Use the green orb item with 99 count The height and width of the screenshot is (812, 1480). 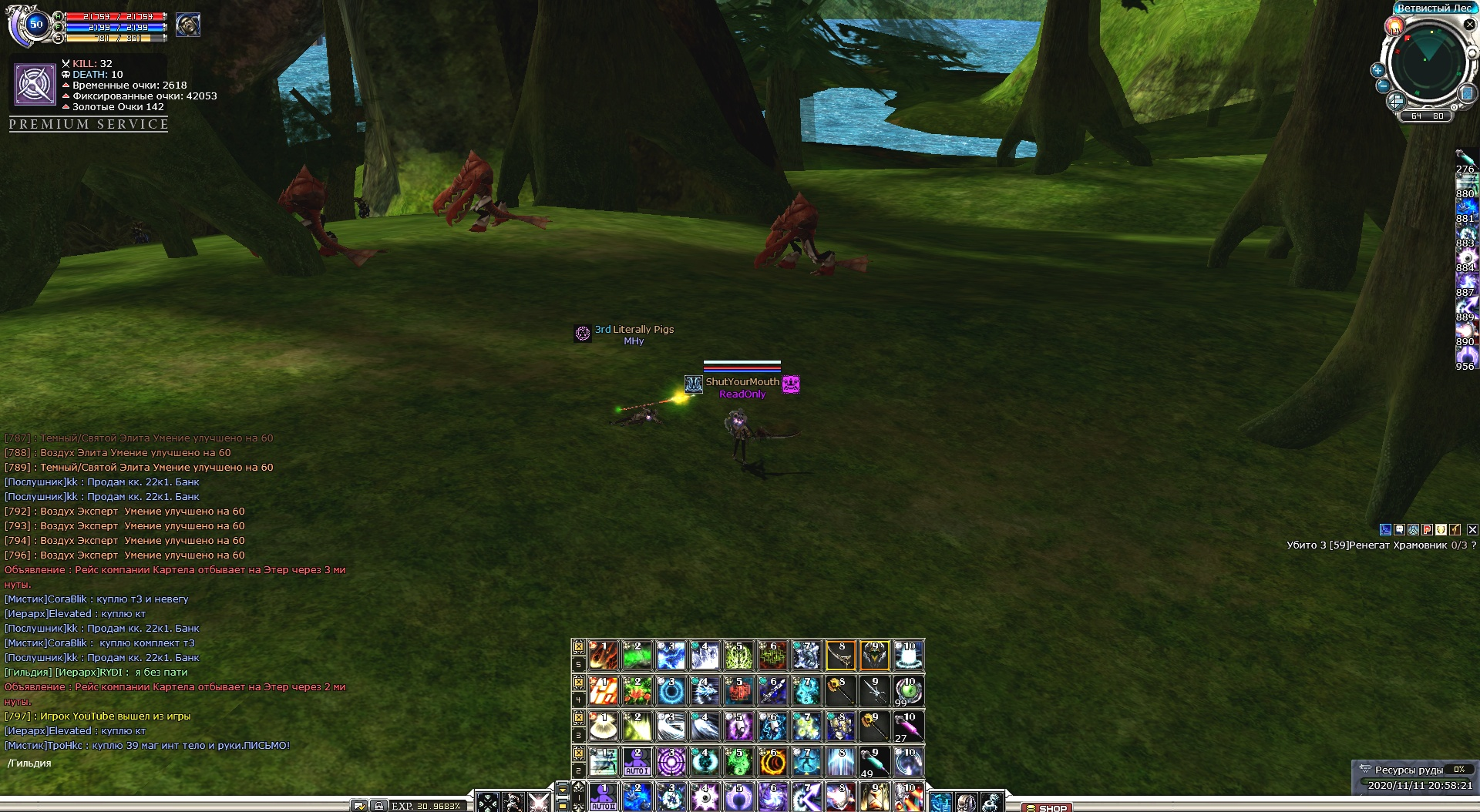click(x=908, y=691)
